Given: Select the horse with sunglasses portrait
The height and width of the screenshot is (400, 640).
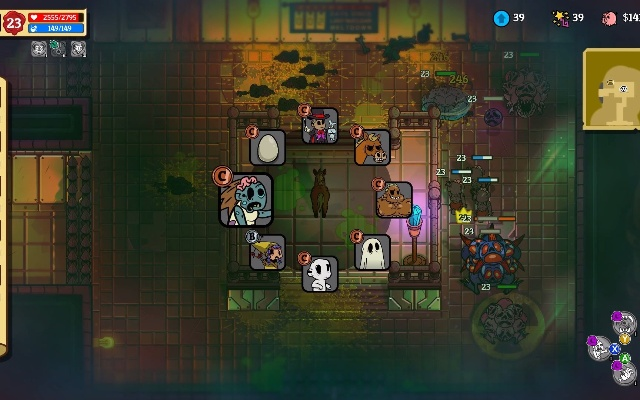Looking at the screenshot, I should pyautogui.click(x=372, y=148).
